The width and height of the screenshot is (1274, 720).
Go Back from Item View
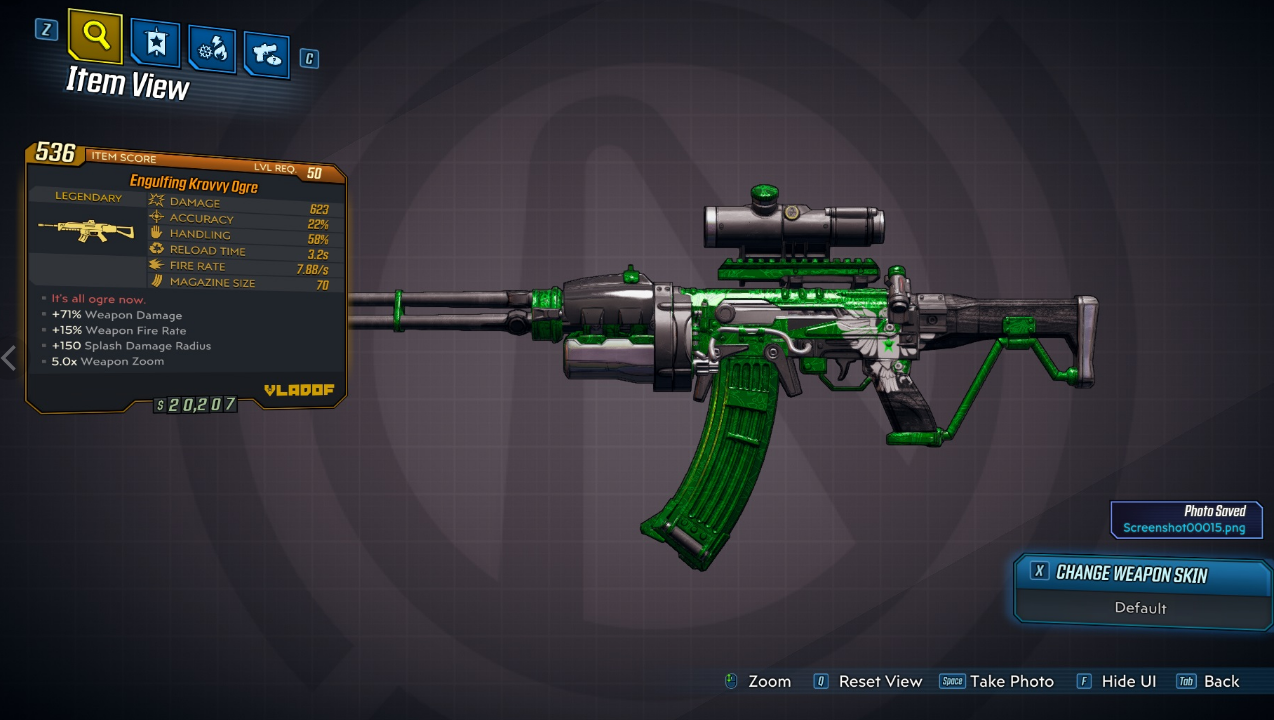pyautogui.click(x=1209, y=682)
